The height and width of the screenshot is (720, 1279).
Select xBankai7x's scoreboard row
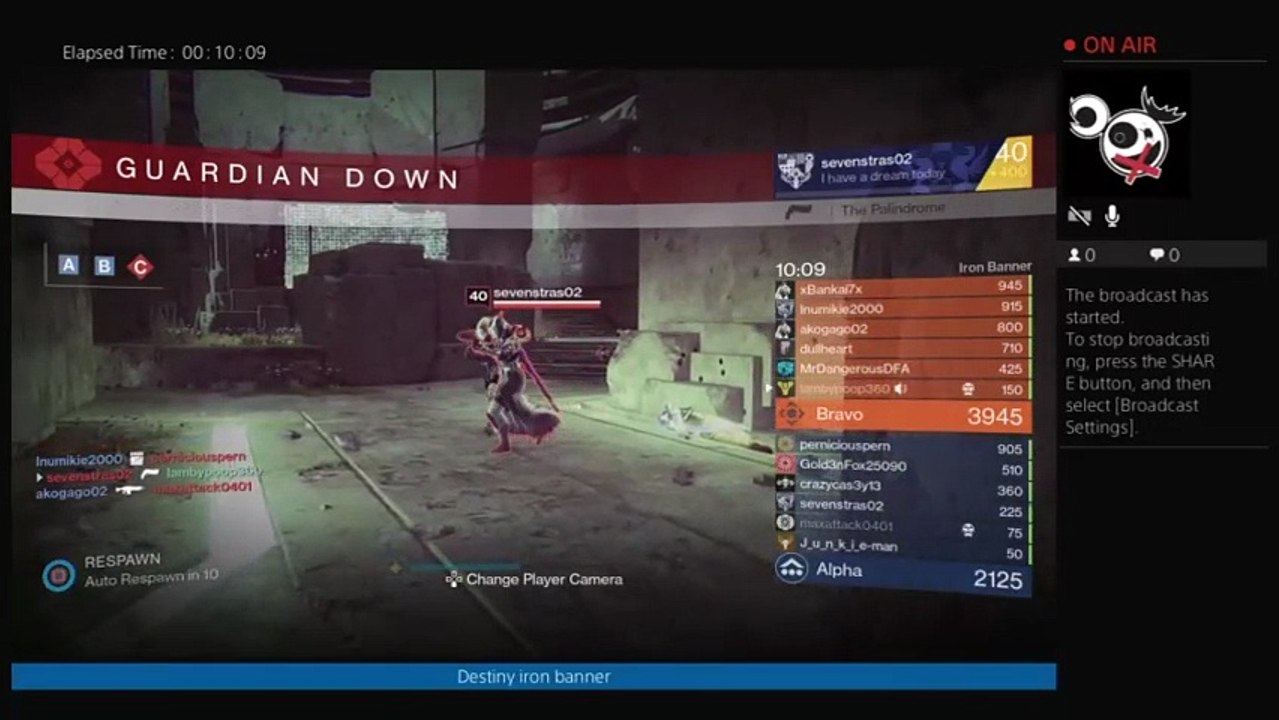coord(902,288)
